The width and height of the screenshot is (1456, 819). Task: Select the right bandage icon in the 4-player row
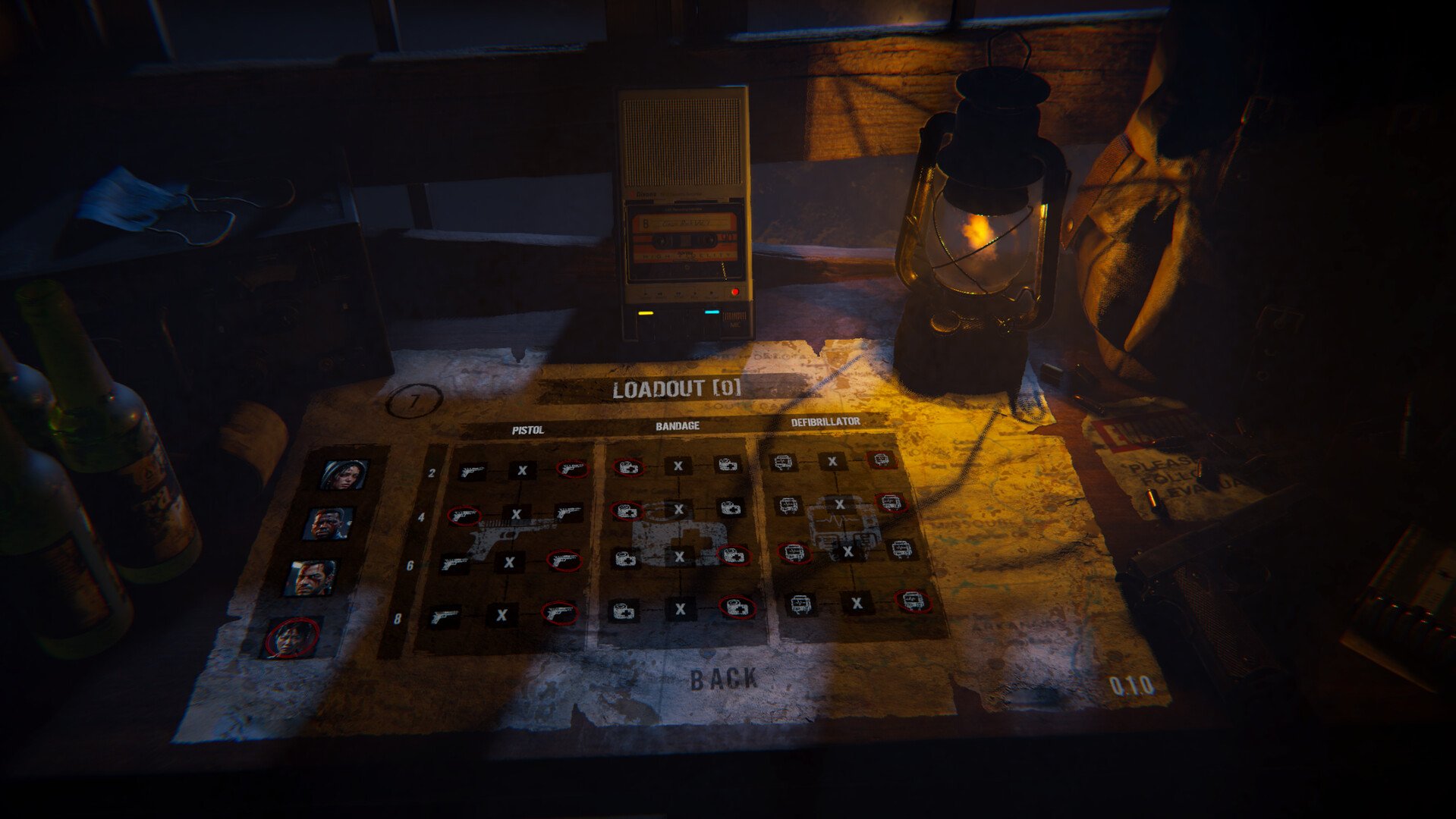[x=731, y=509]
